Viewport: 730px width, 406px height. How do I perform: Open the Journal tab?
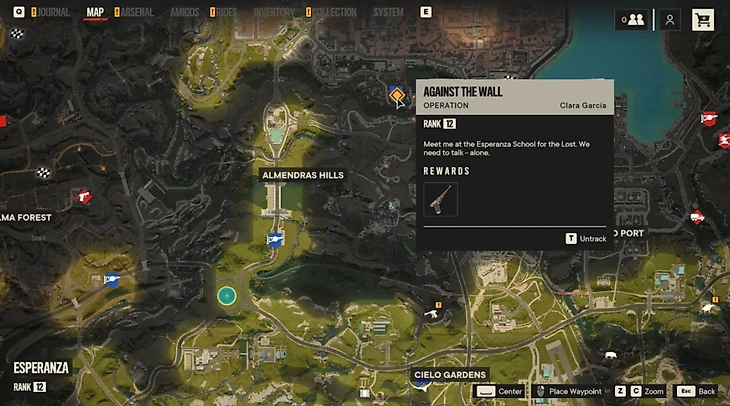pyautogui.click(x=52, y=13)
